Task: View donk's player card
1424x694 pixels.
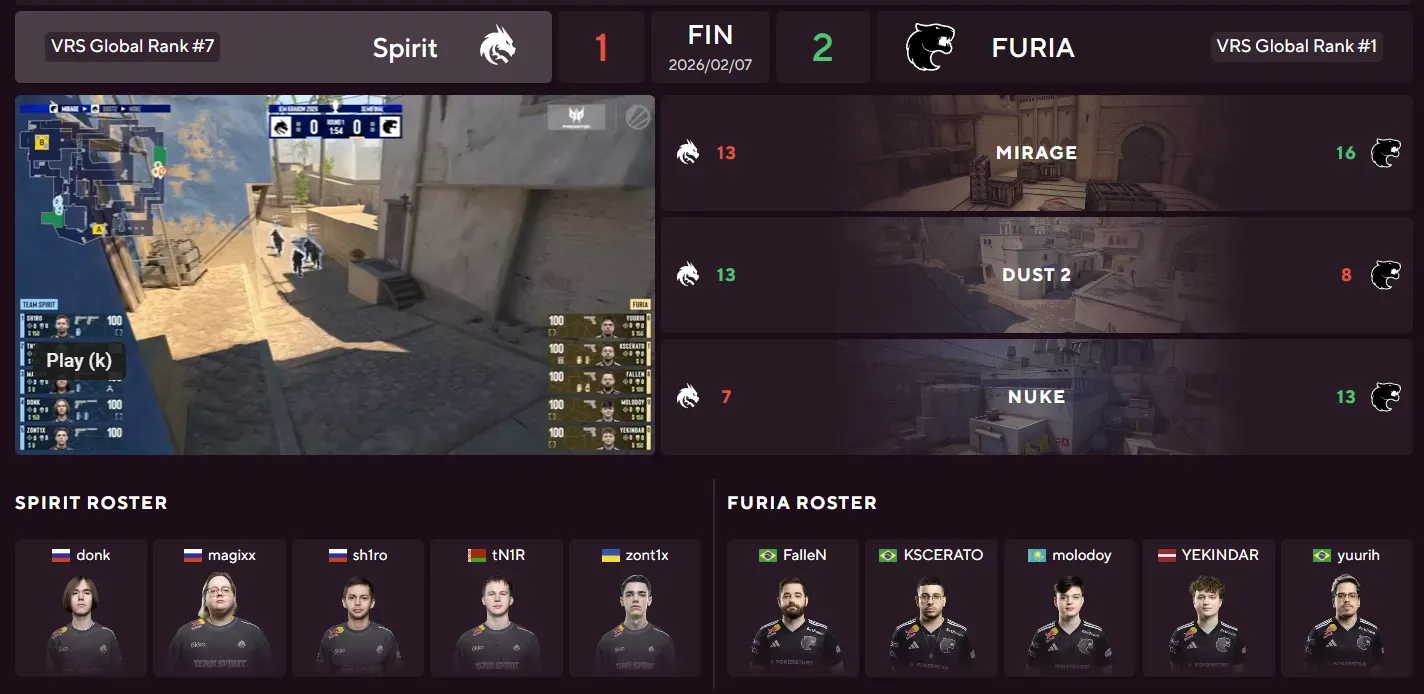Action: pos(81,608)
